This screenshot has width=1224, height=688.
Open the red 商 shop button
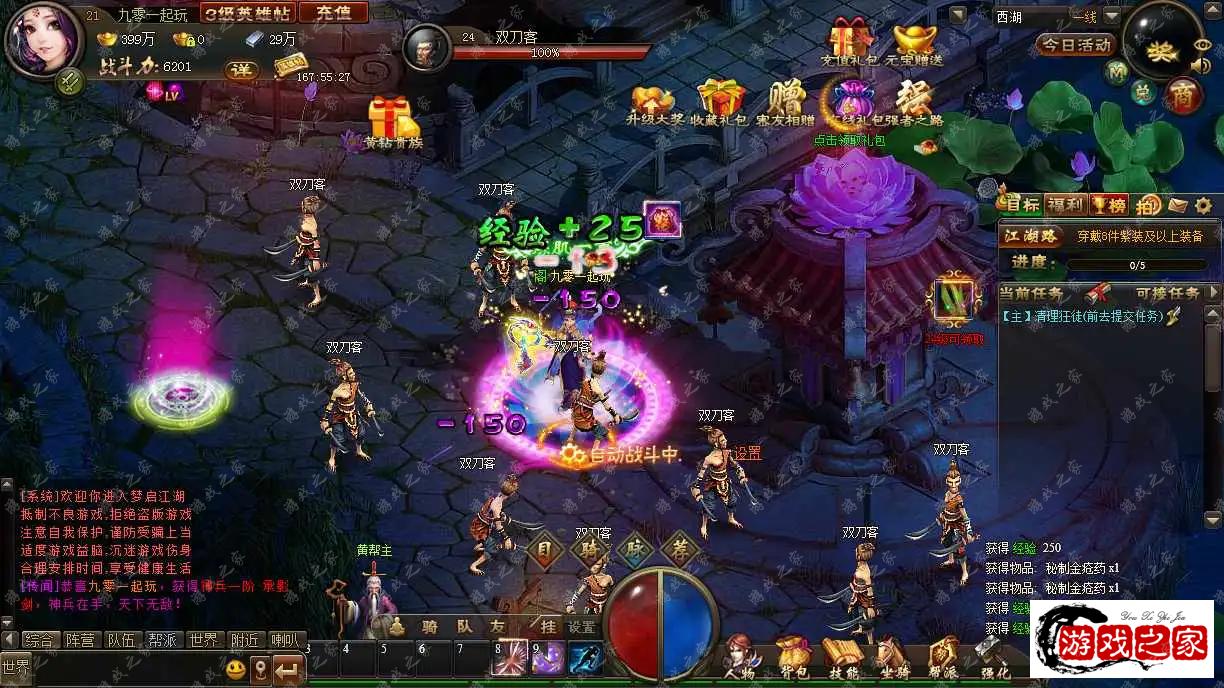[x=1183, y=96]
